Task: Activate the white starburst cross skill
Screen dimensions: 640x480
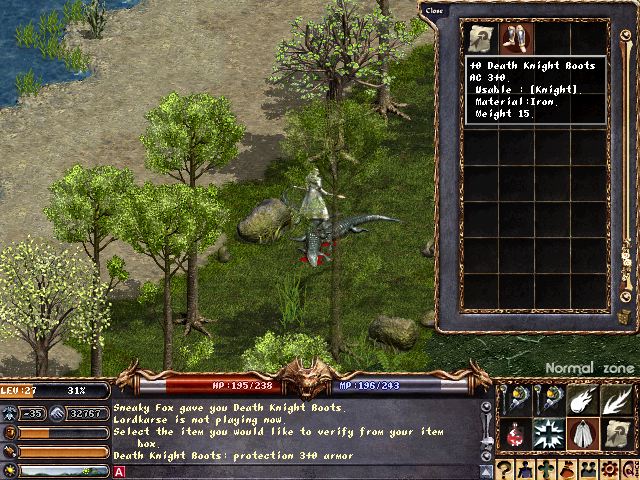Action: (546, 433)
